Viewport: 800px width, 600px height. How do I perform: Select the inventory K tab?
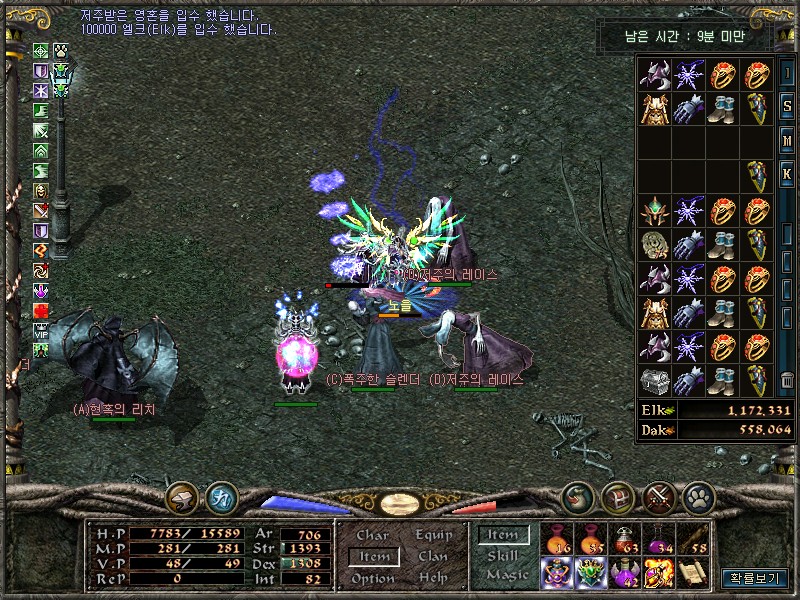(787, 174)
